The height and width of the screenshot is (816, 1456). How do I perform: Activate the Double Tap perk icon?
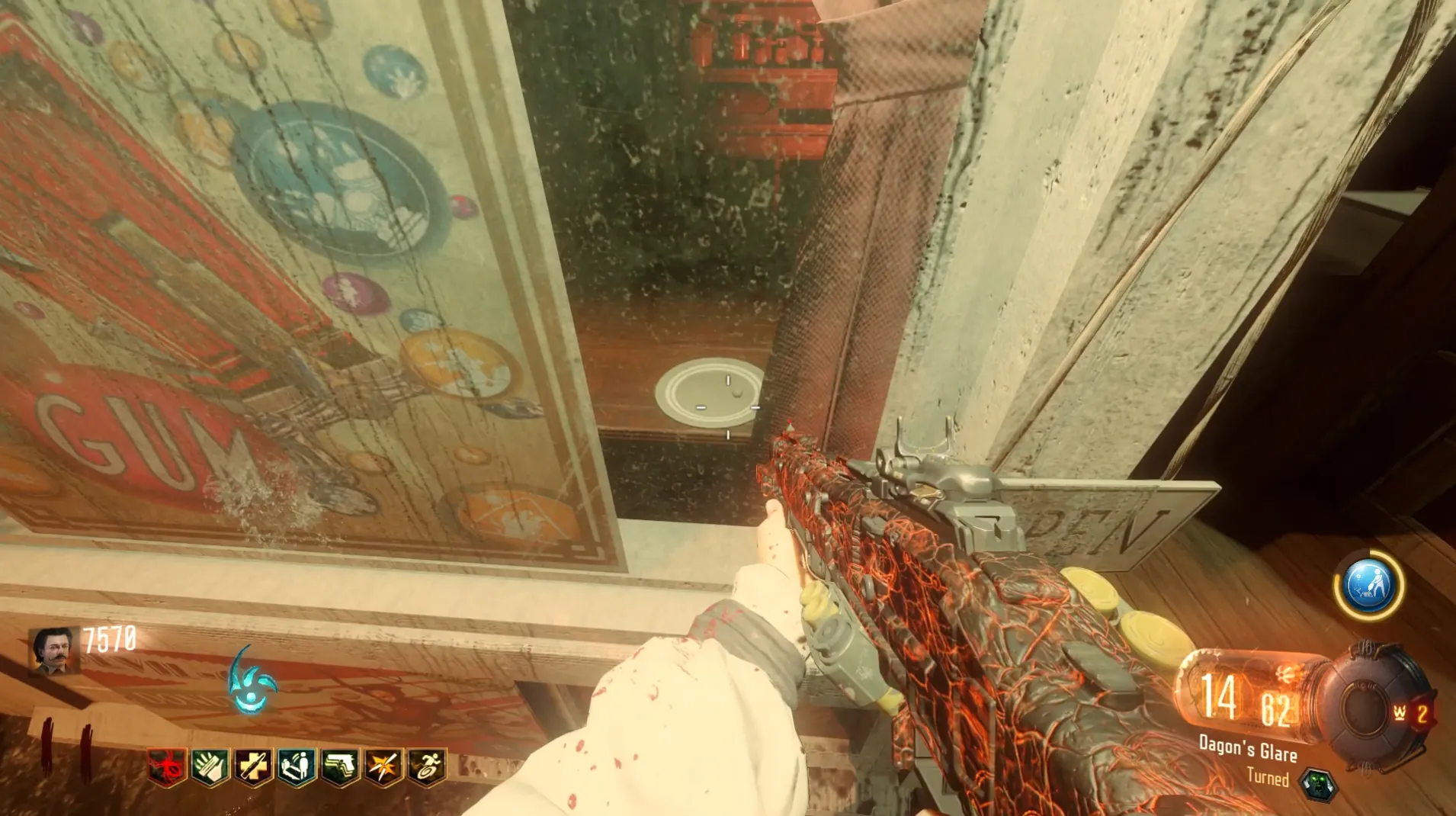[x=383, y=766]
